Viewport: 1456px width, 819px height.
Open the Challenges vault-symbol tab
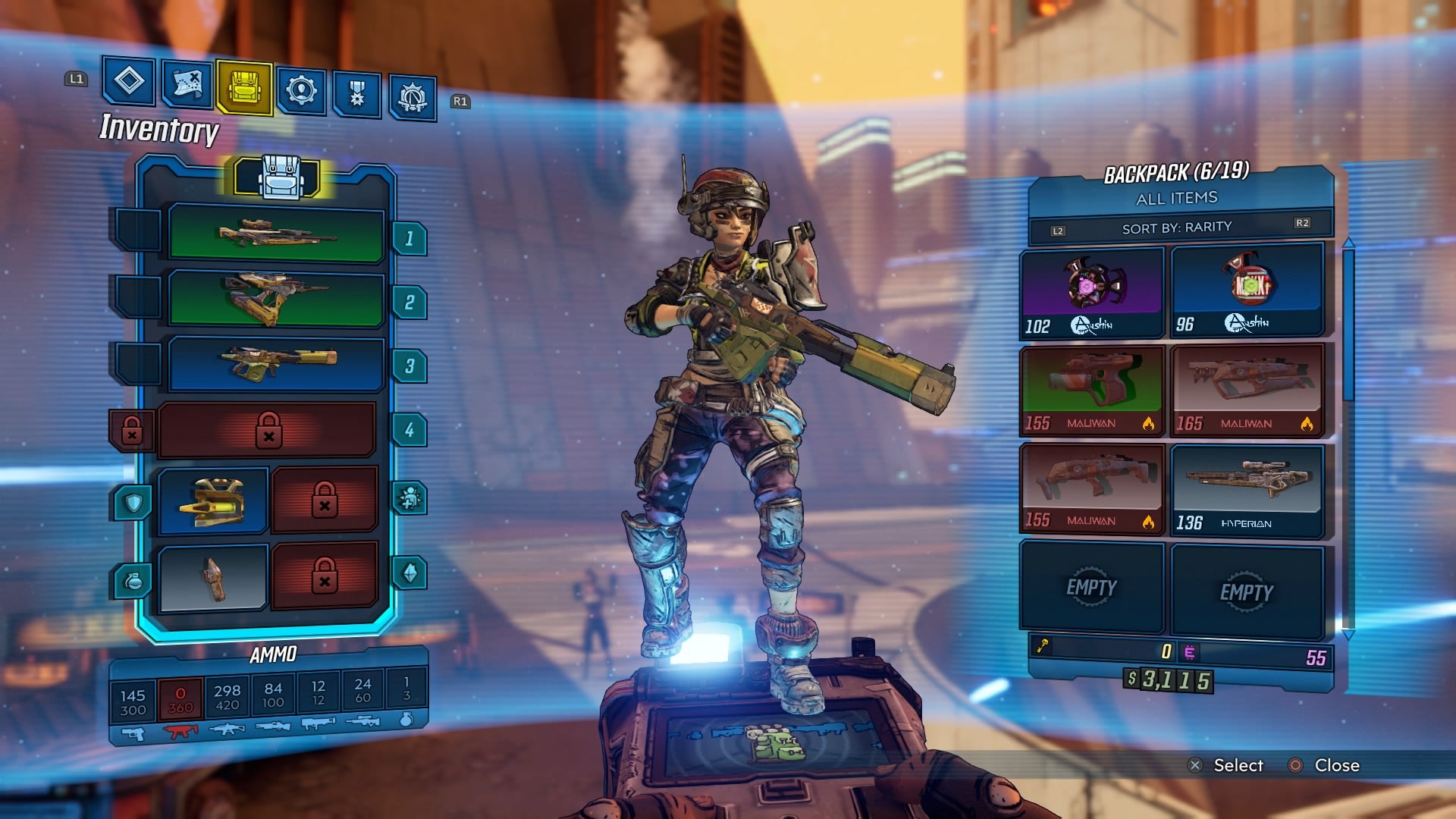coord(413,98)
